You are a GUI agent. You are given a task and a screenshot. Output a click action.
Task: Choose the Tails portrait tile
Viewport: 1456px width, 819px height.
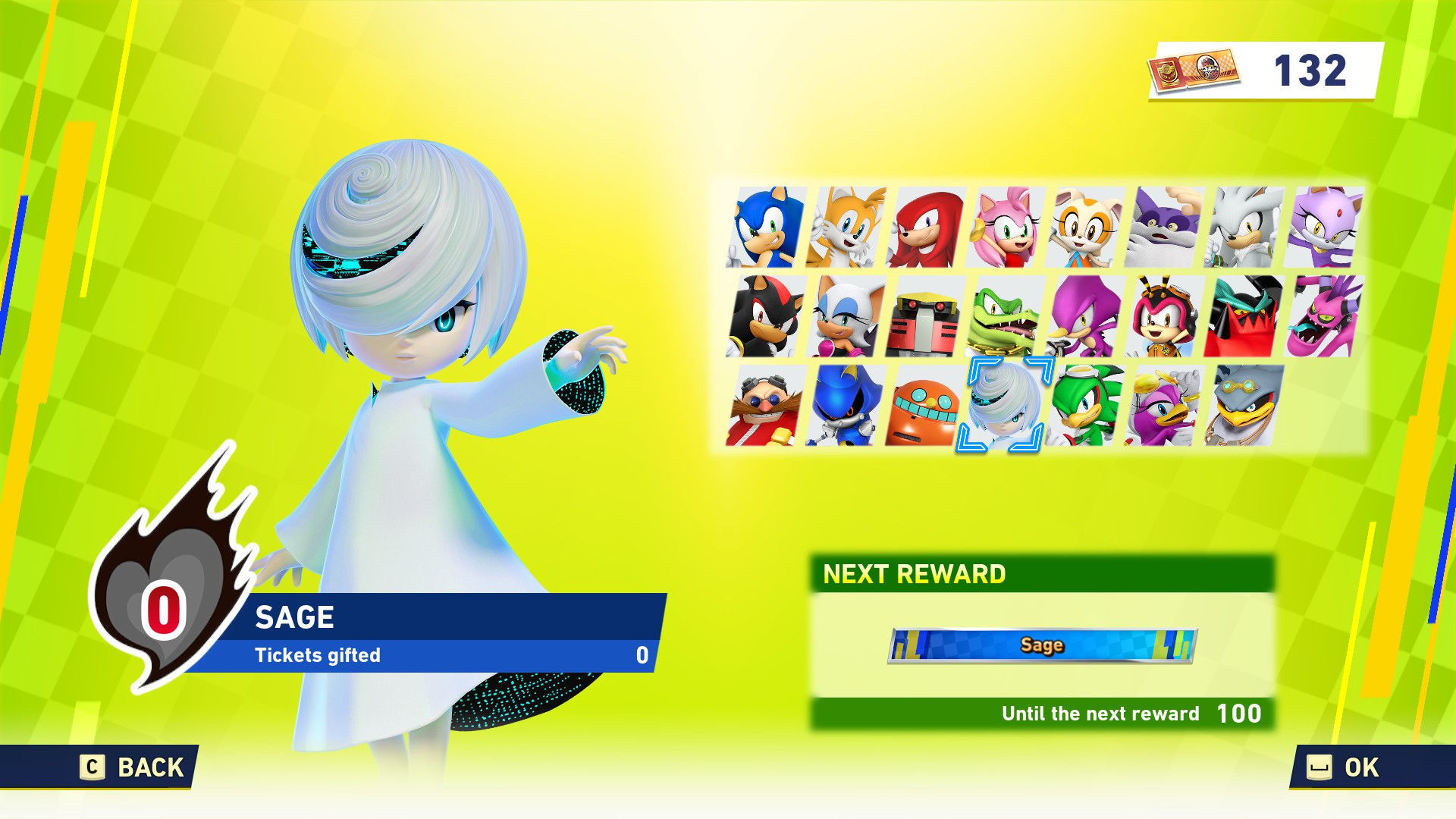click(846, 227)
